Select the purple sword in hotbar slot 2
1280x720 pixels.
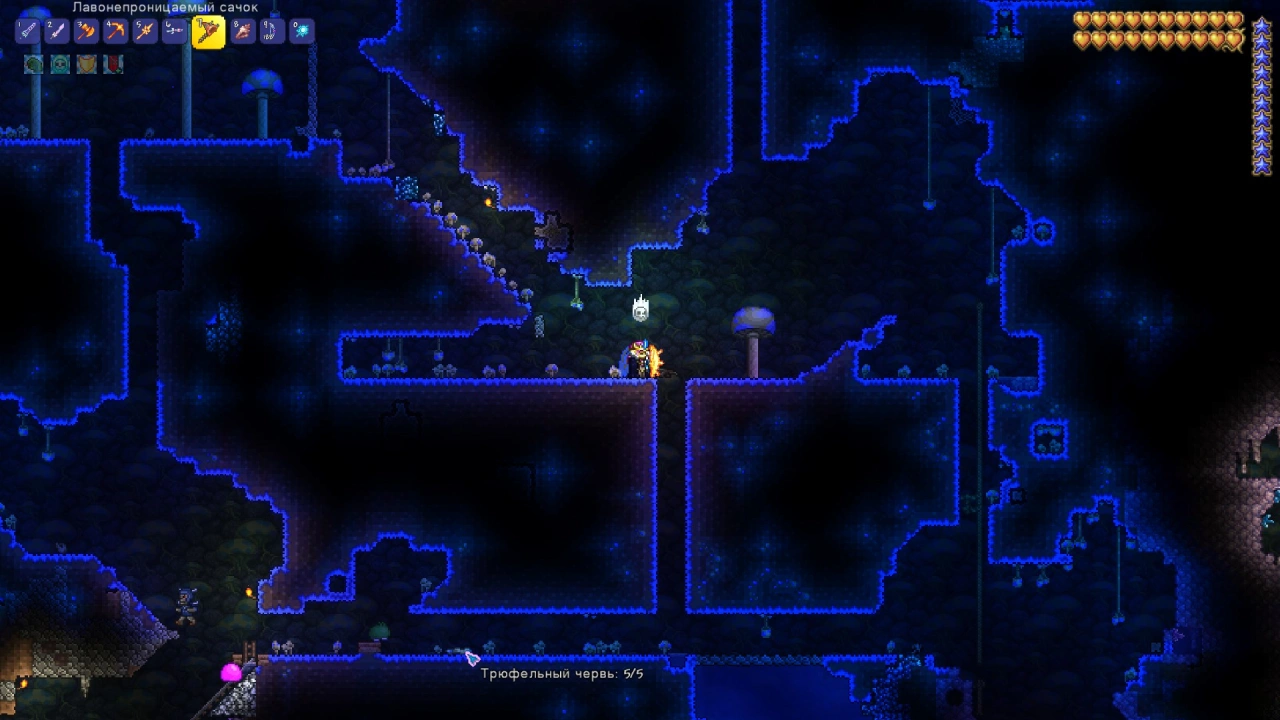(x=57, y=31)
